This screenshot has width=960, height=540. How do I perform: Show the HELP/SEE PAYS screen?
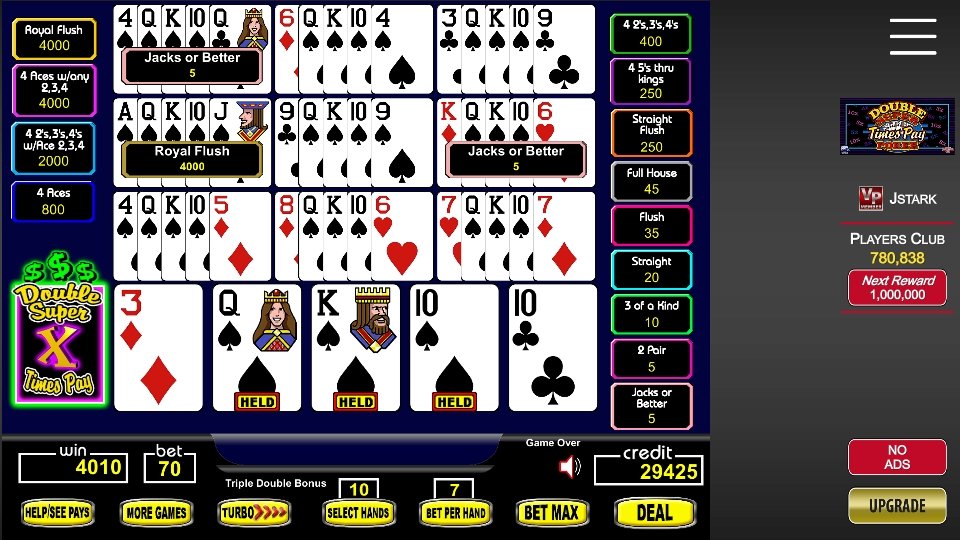pyautogui.click(x=57, y=513)
